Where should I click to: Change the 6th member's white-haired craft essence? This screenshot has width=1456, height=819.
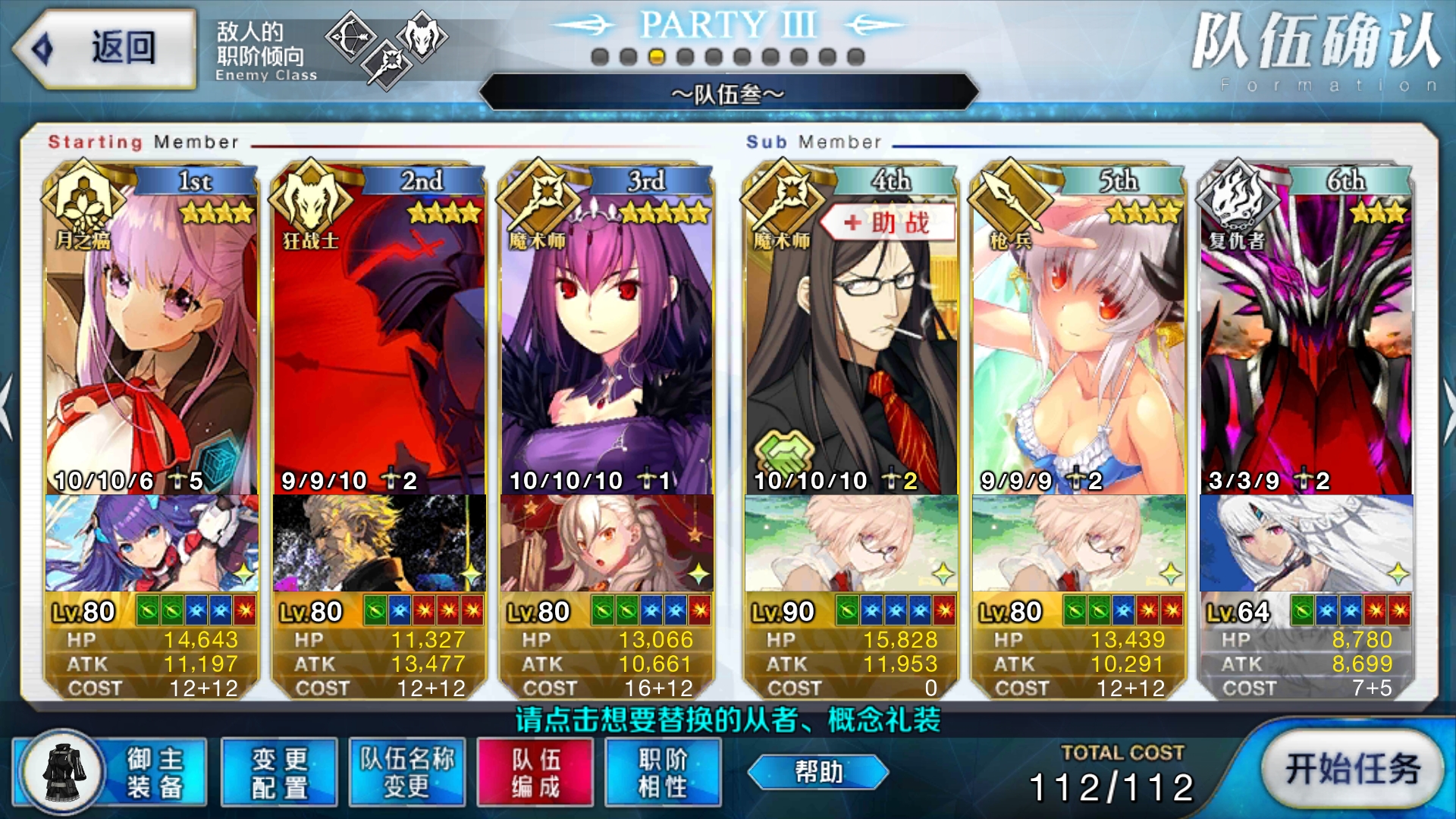(1306, 543)
